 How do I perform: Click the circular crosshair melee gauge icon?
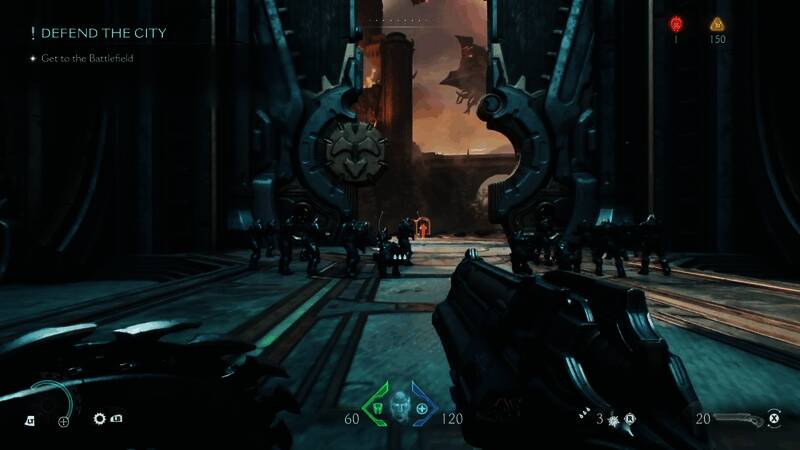pos(64,421)
